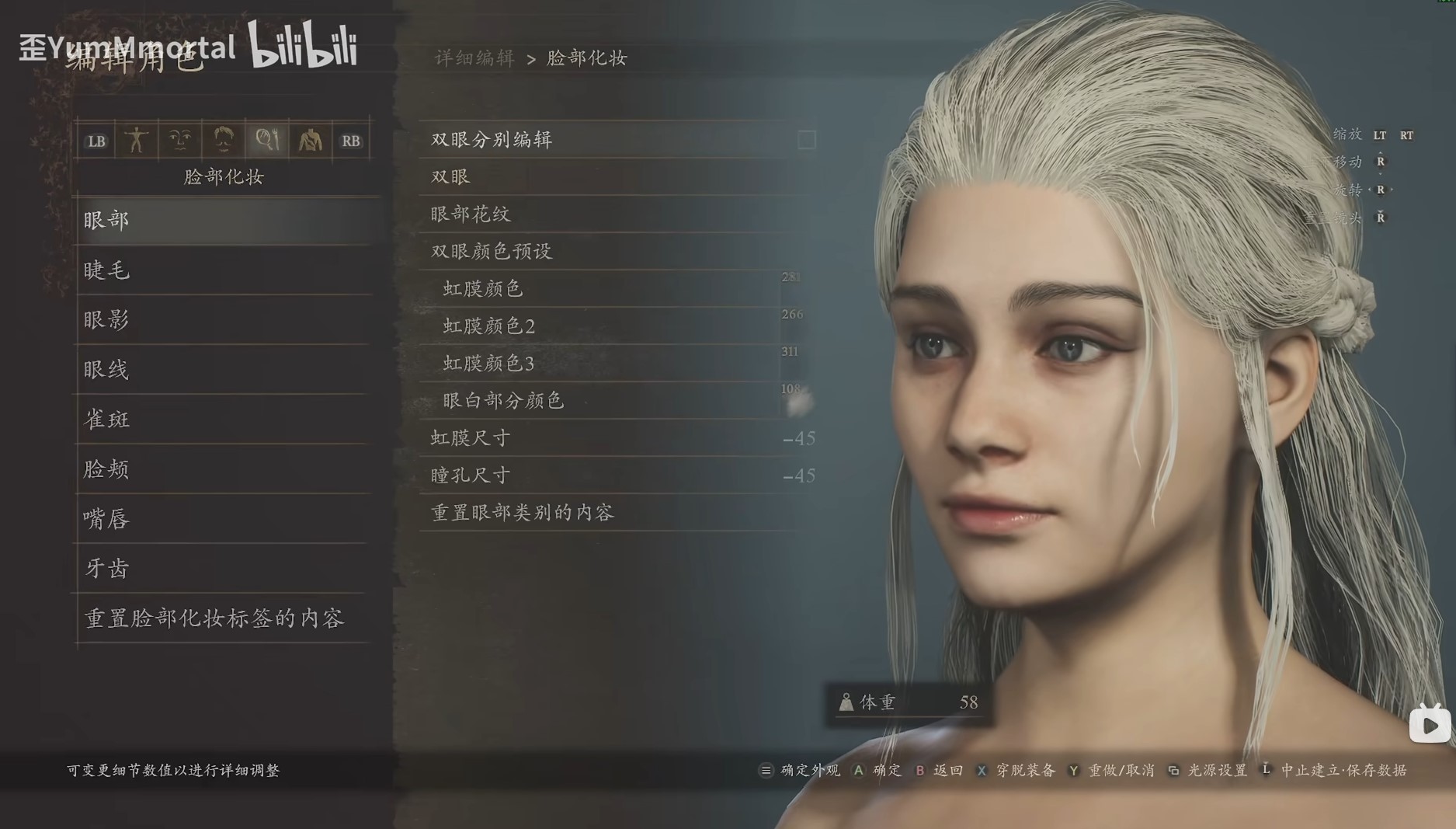
Task: Open the face features editing icon
Action: [179, 140]
